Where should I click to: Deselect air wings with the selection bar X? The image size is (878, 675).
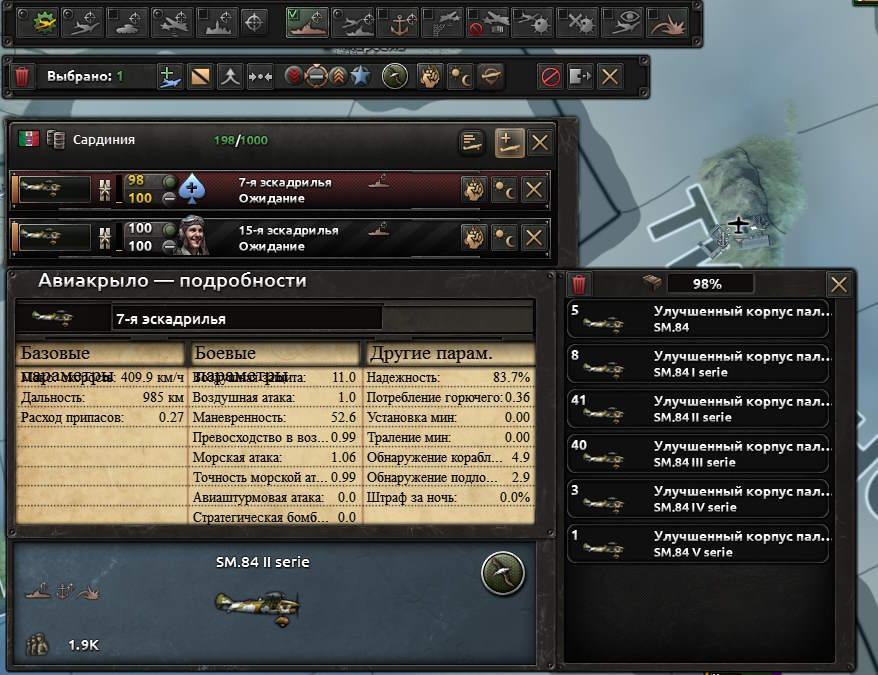[x=609, y=76]
